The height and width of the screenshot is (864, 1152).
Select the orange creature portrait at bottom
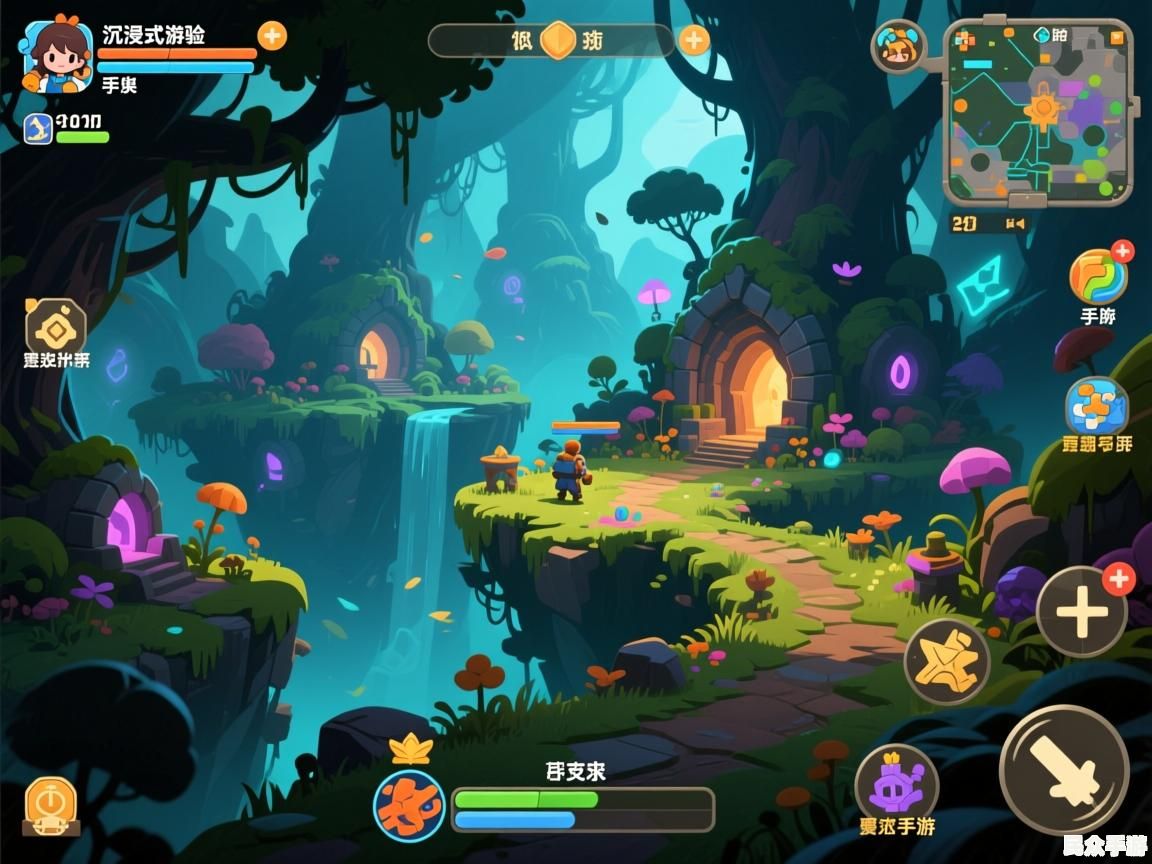coord(409,804)
